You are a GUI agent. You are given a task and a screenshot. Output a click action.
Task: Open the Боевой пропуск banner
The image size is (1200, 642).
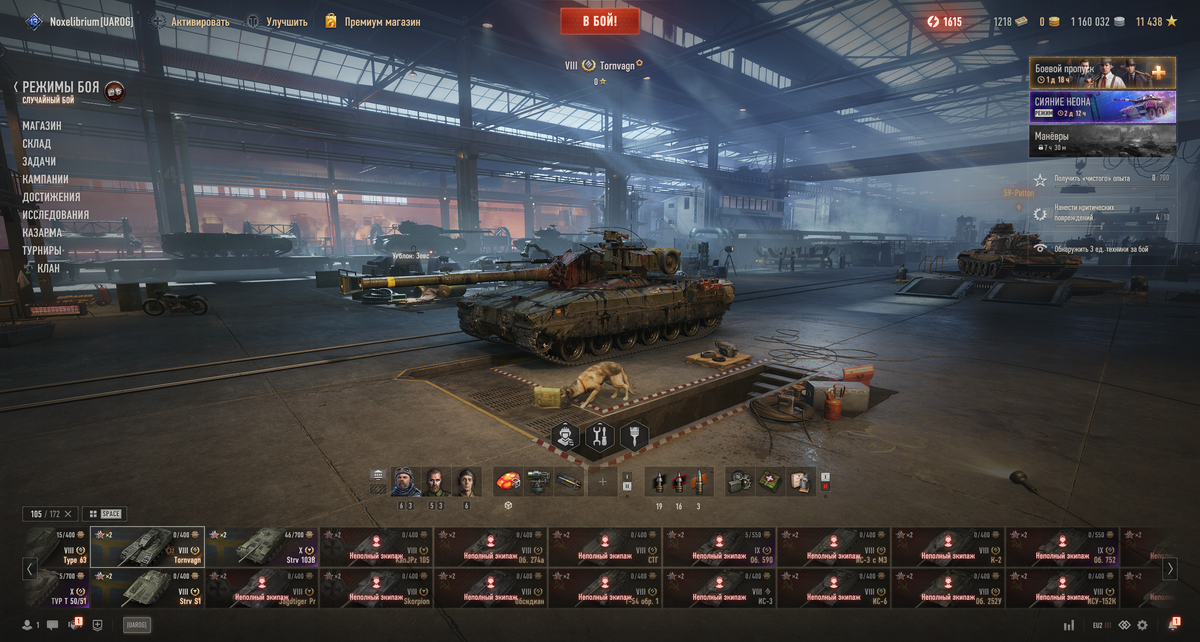[1102, 73]
